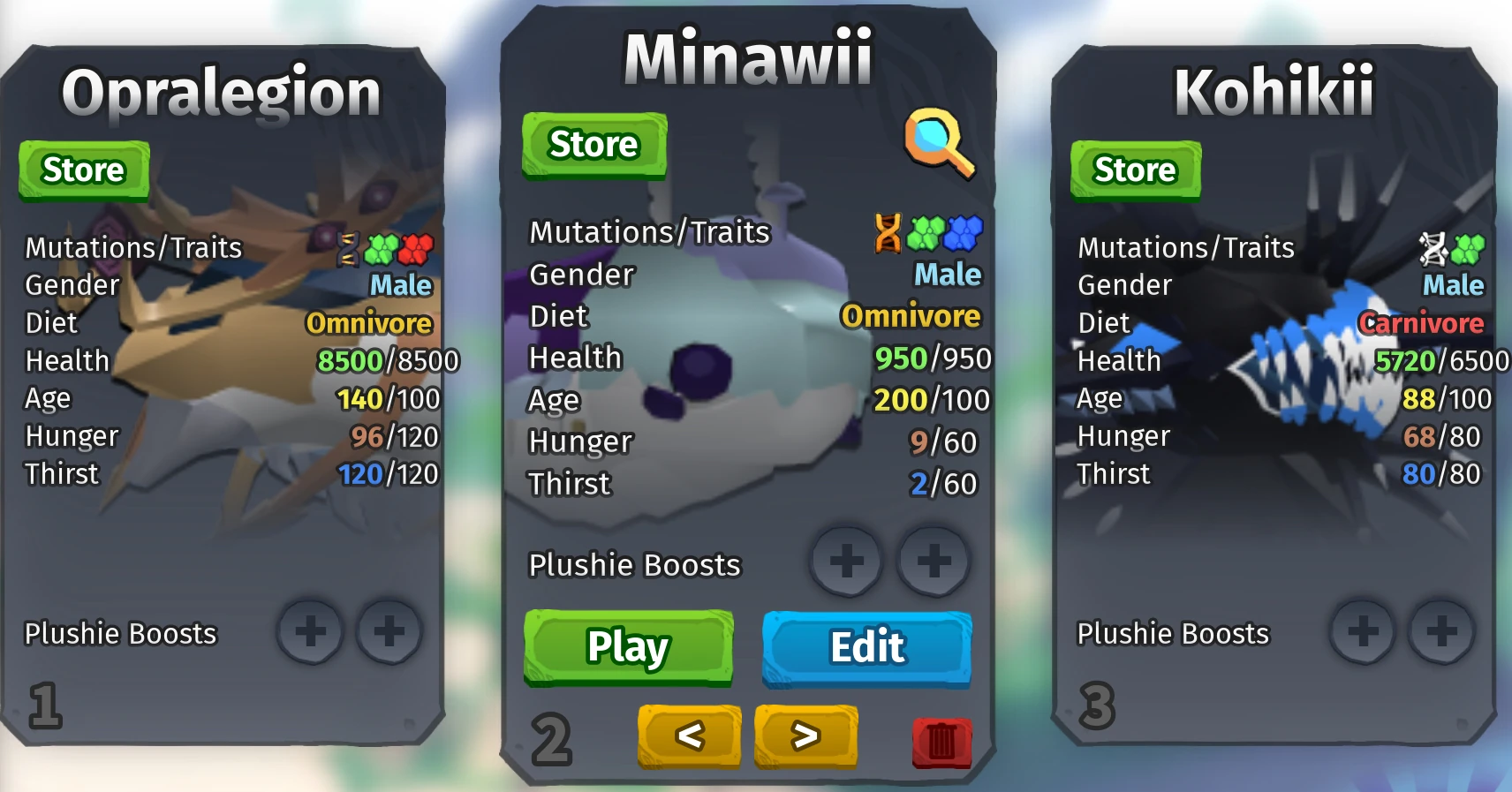Screen dimensions: 1512x792
Task: Store the creature Kohikii
Action: (x=1134, y=170)
